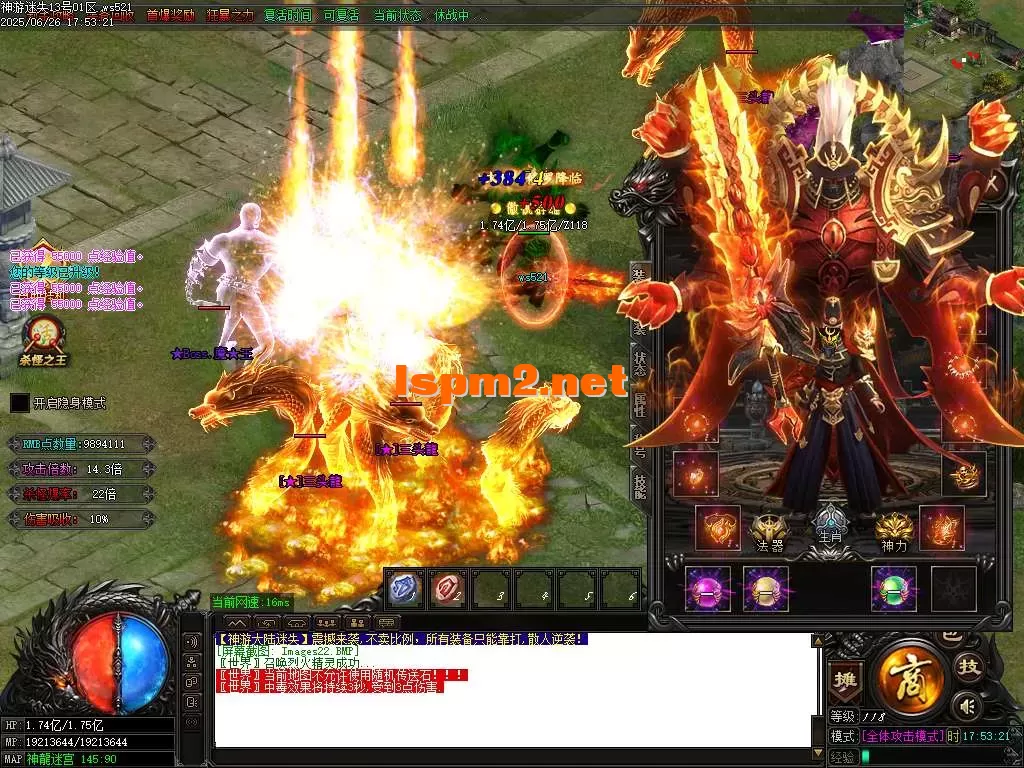Use the red item in hotbar slot 2

pos(448,588)
